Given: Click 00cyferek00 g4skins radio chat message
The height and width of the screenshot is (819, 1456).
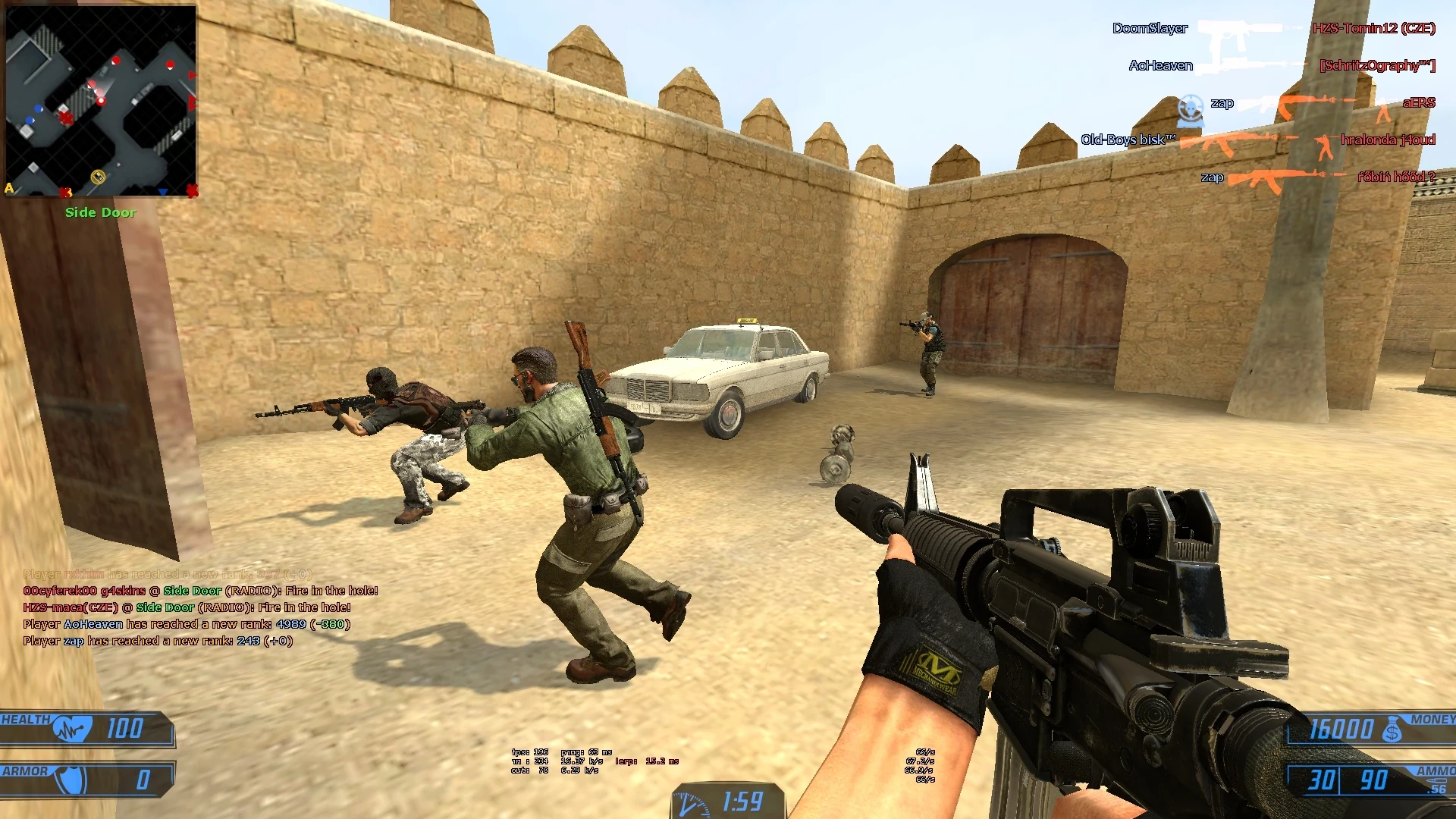Looking at the screenshot, I should pos(200,591).
